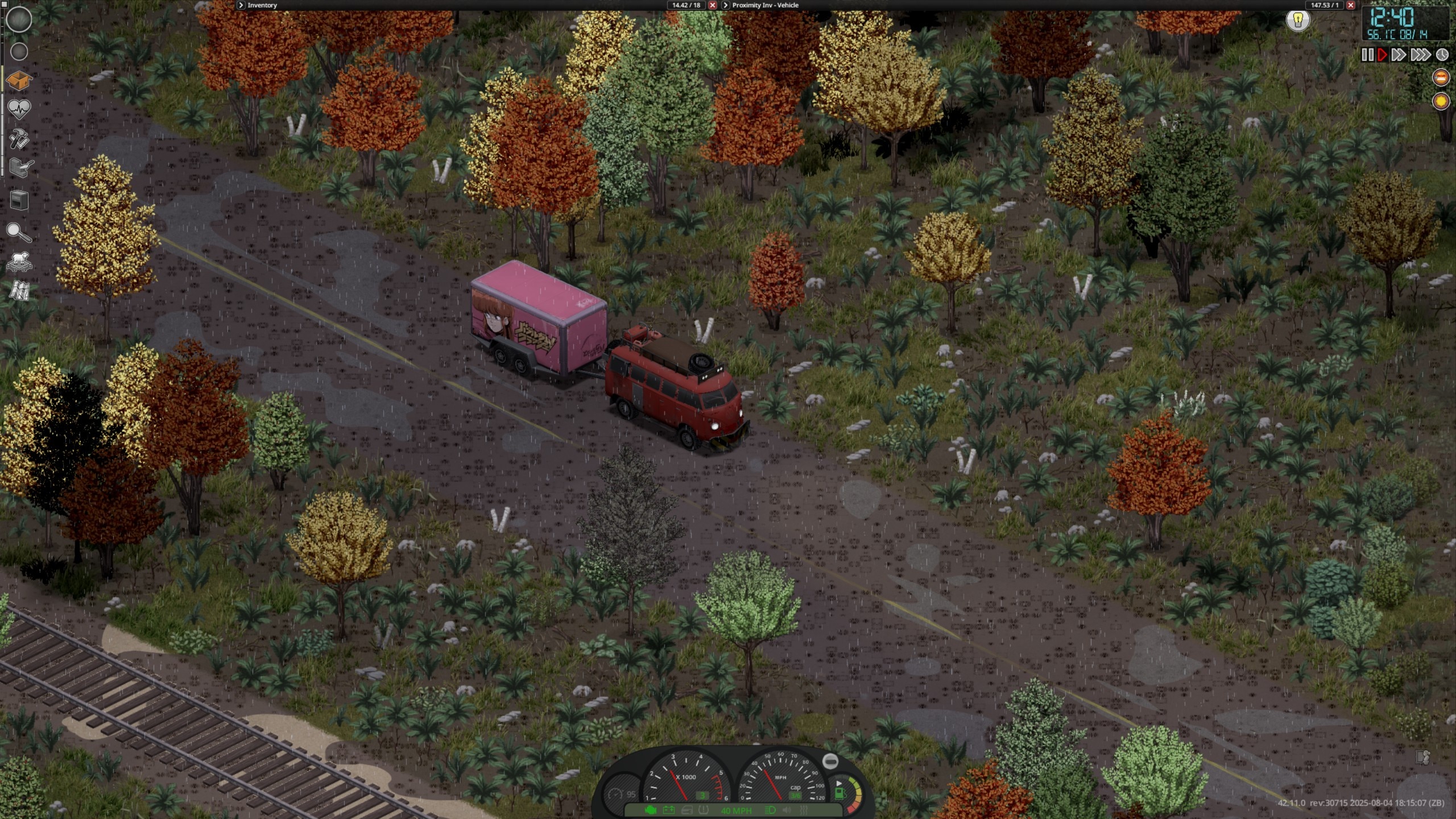The image size is (1456, 819).
Task: Toggle the light bulb button
Action: point(1298,20)
